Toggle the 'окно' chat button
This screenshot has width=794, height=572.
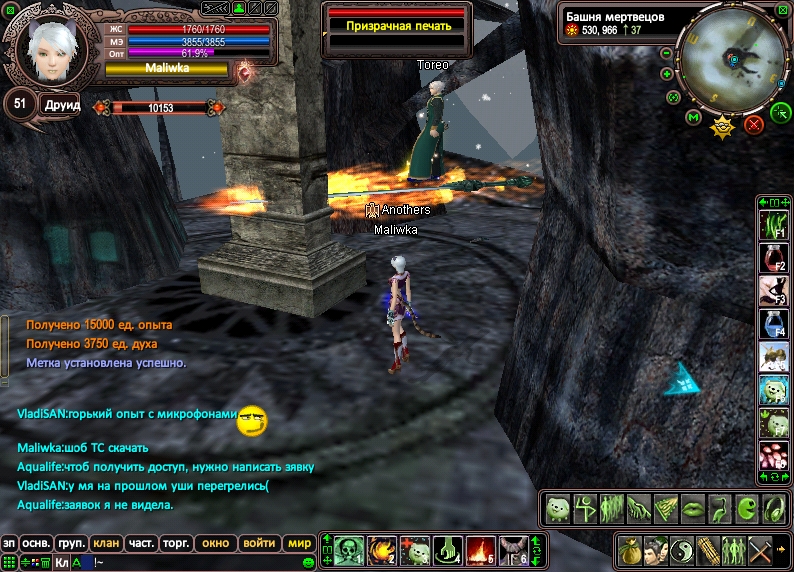215,543
